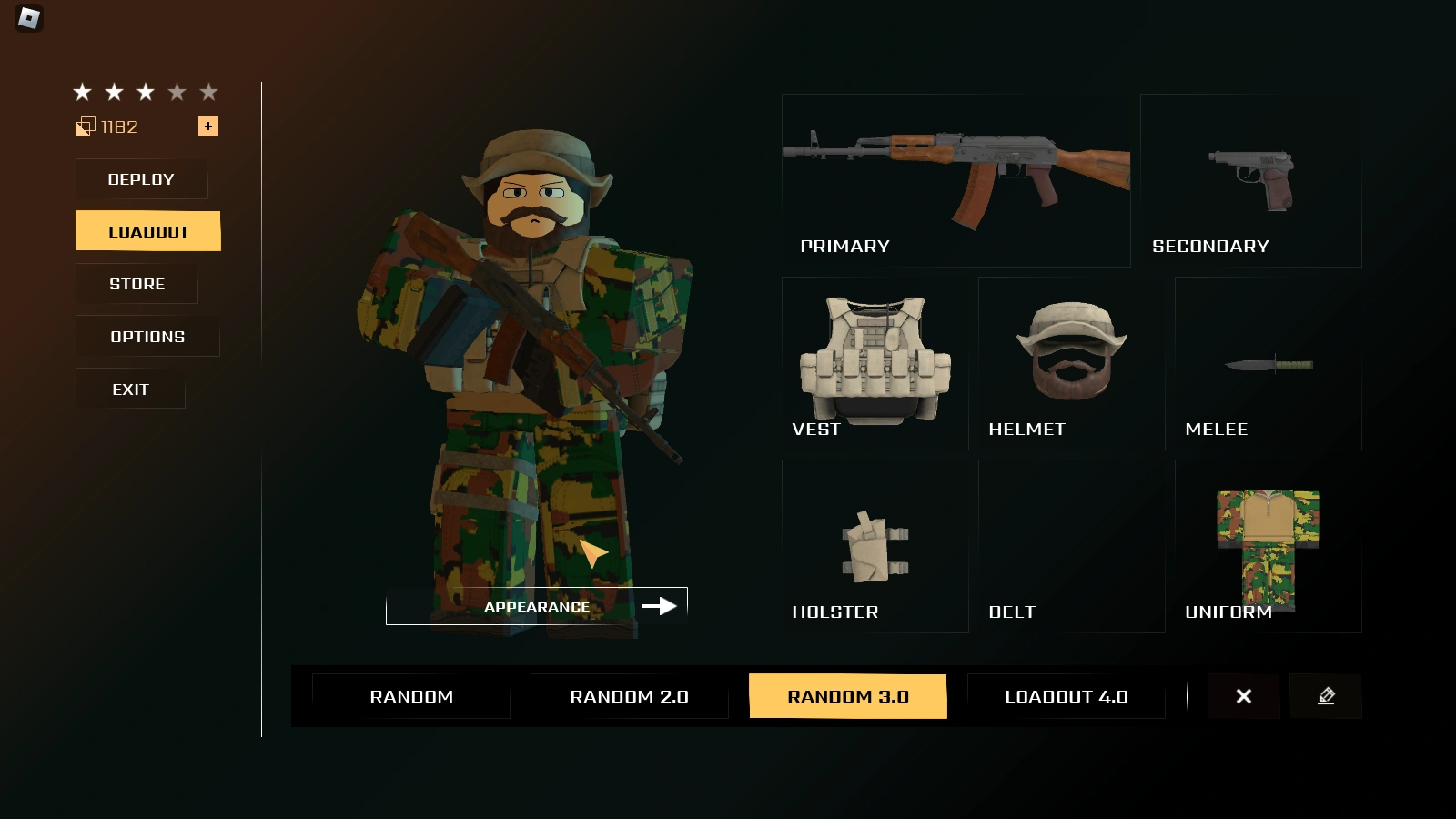
Task: Click the Roblox logo
Action: pyautogui.click(x=27, y=19)
